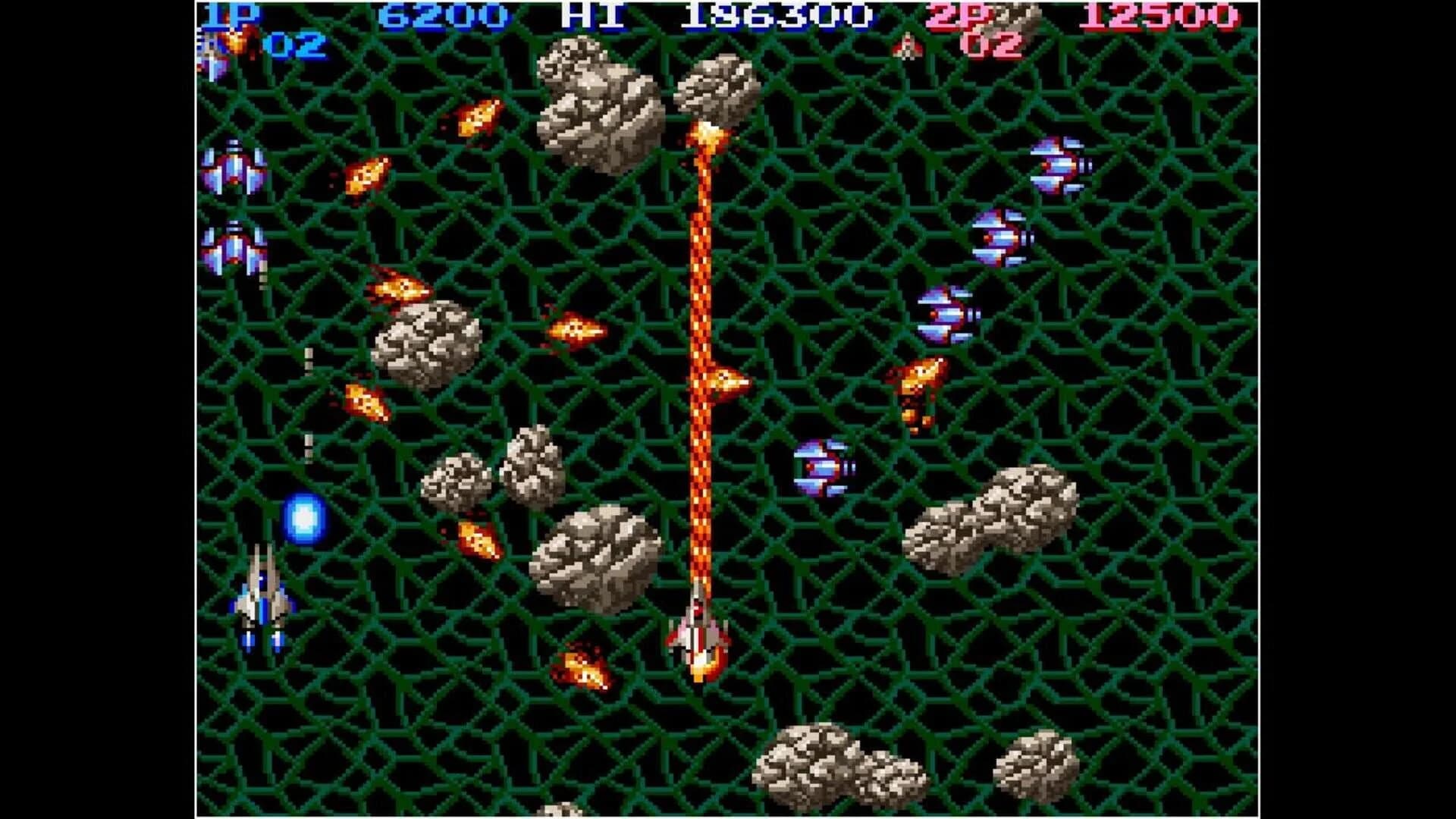
Task: Click the blue-gray fighter ship on left edge
Action: 262,607
